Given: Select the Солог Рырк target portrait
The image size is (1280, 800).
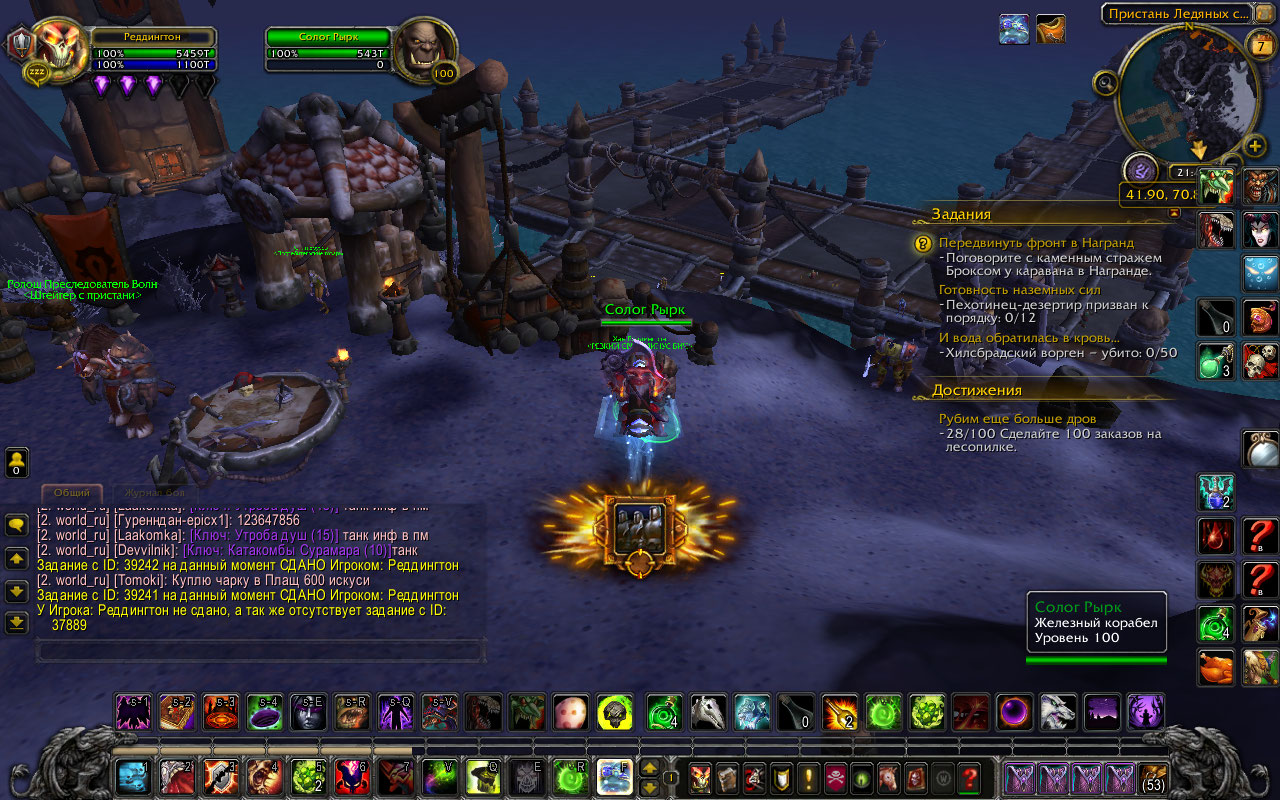Looking at the screenshot, I should tap(423, 49).
